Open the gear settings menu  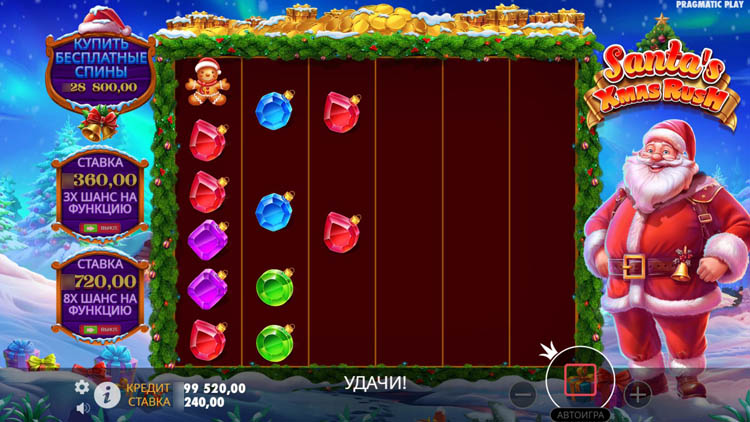[82, 387]
